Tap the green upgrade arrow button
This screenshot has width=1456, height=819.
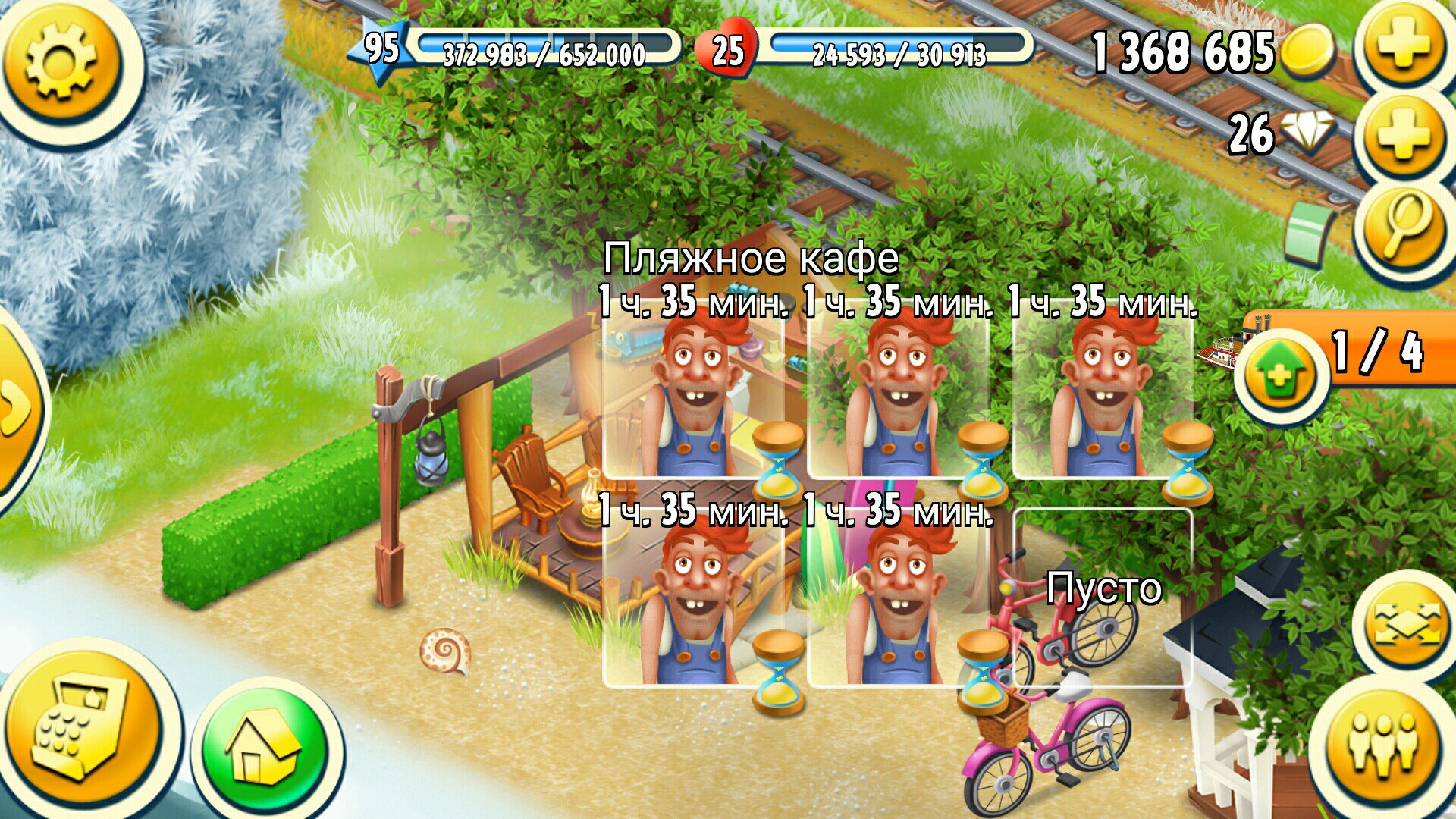click(1281, 375)
